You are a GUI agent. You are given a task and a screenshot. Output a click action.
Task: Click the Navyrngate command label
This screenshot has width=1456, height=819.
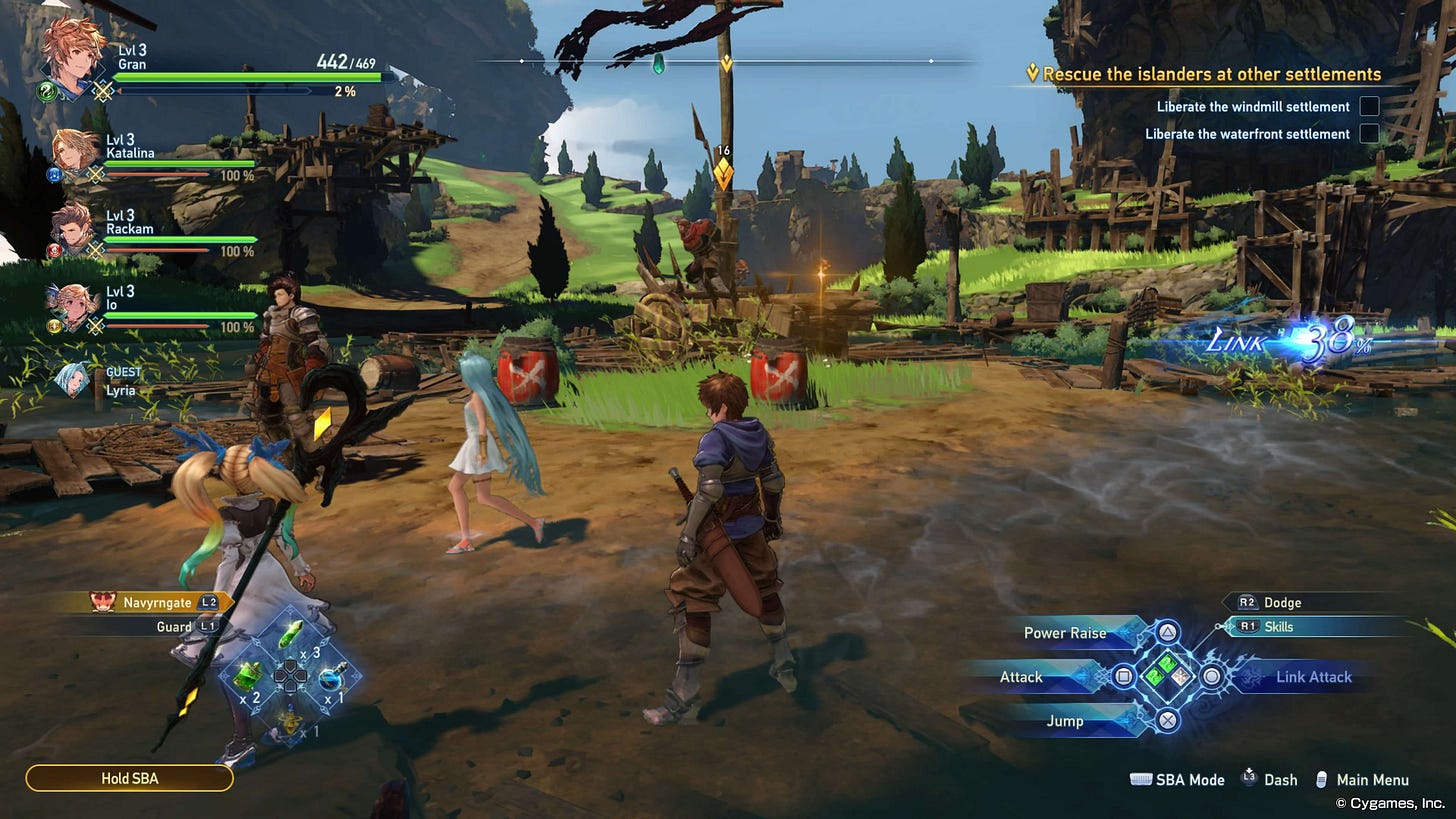pyautogui.click(x=156, y=603)
